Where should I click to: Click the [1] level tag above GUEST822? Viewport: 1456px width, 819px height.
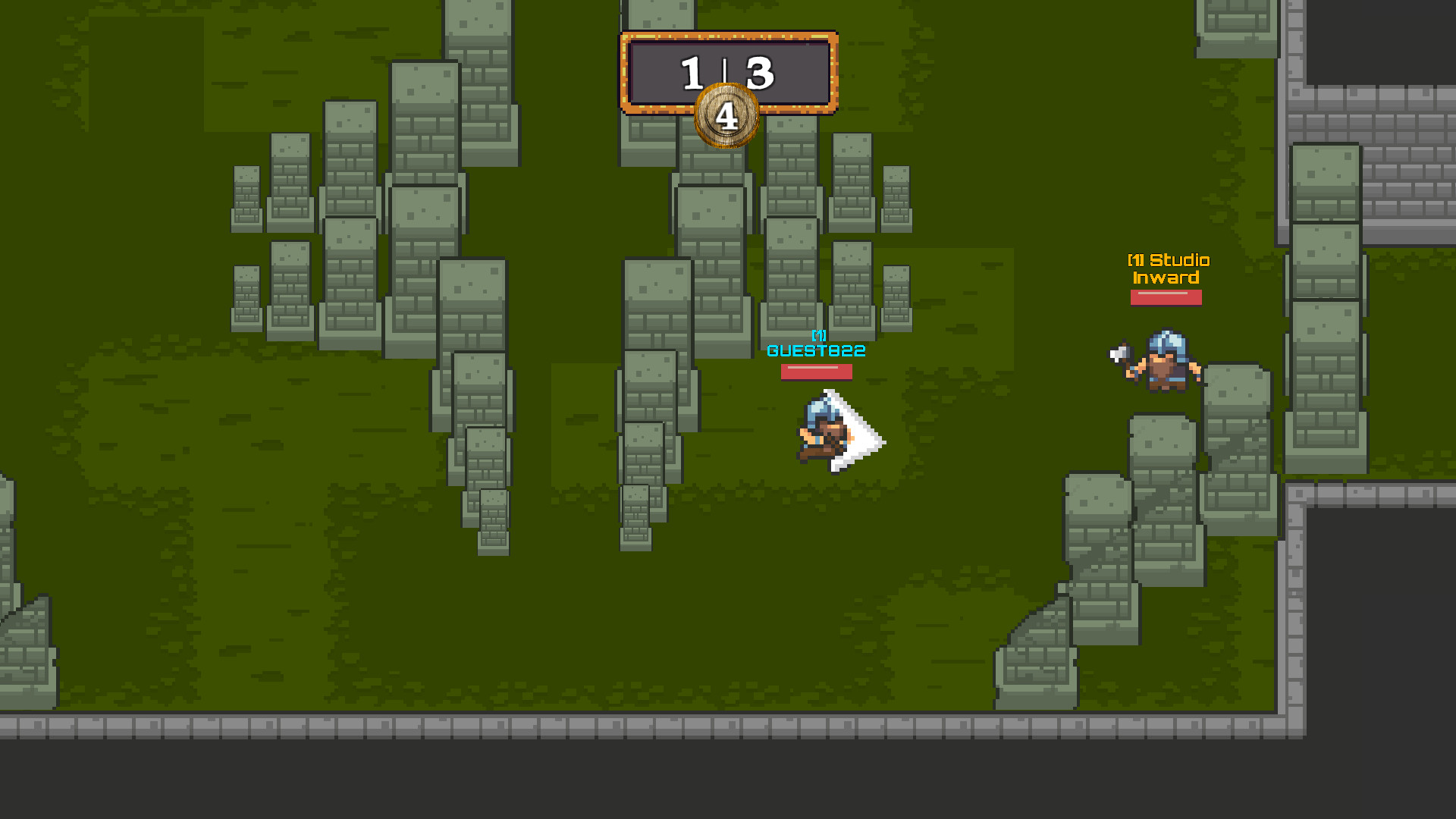(817, 335)
